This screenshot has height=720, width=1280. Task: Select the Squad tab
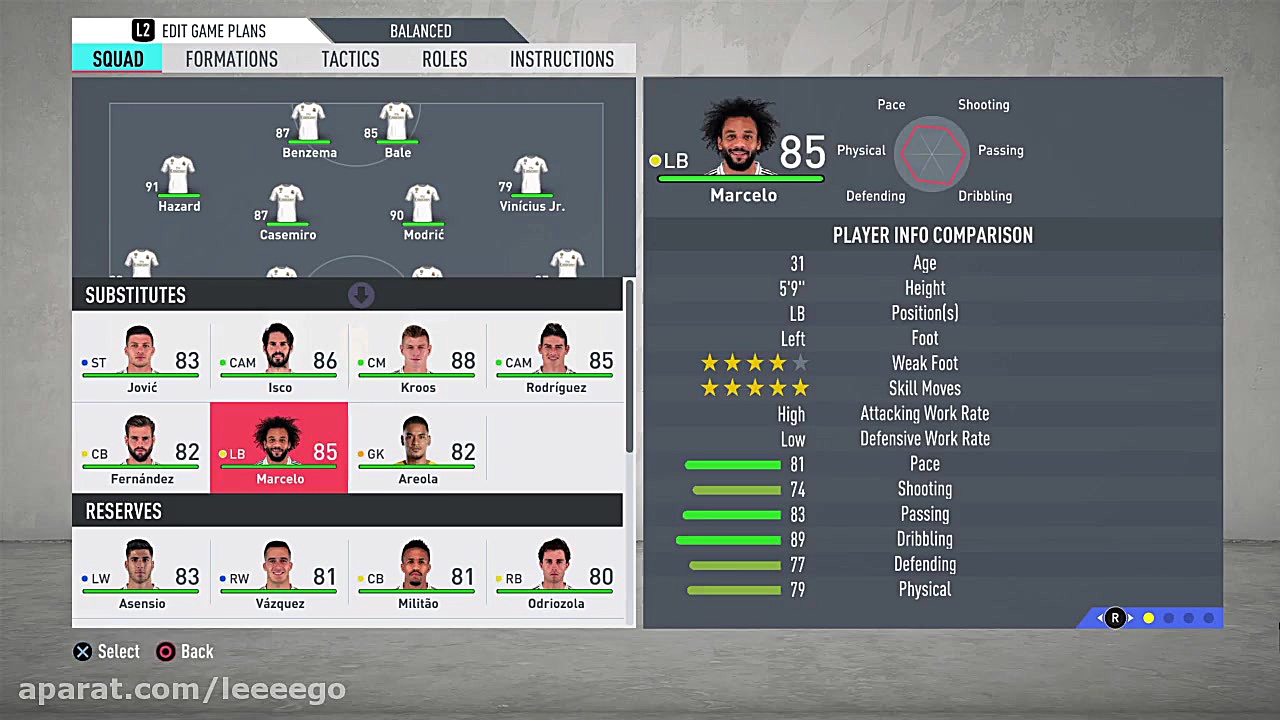pos(118,59)
